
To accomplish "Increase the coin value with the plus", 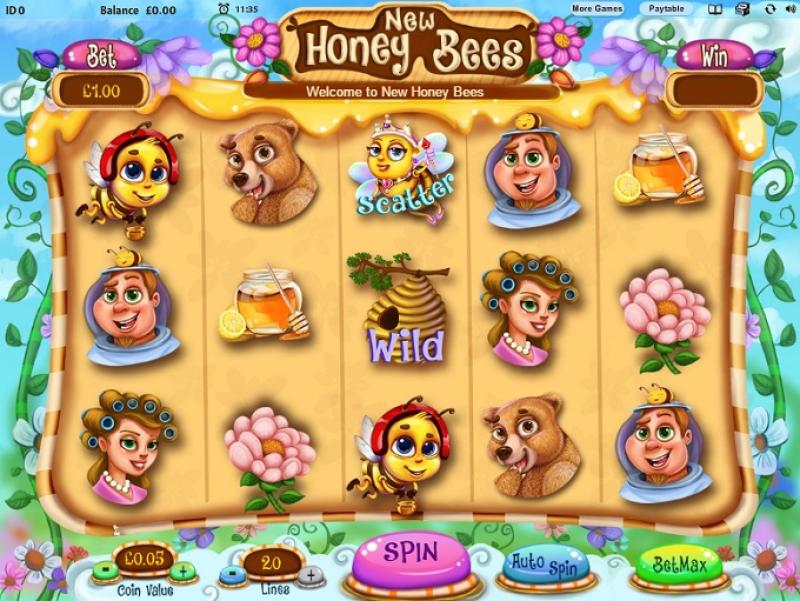I will (x=182, y=572).
